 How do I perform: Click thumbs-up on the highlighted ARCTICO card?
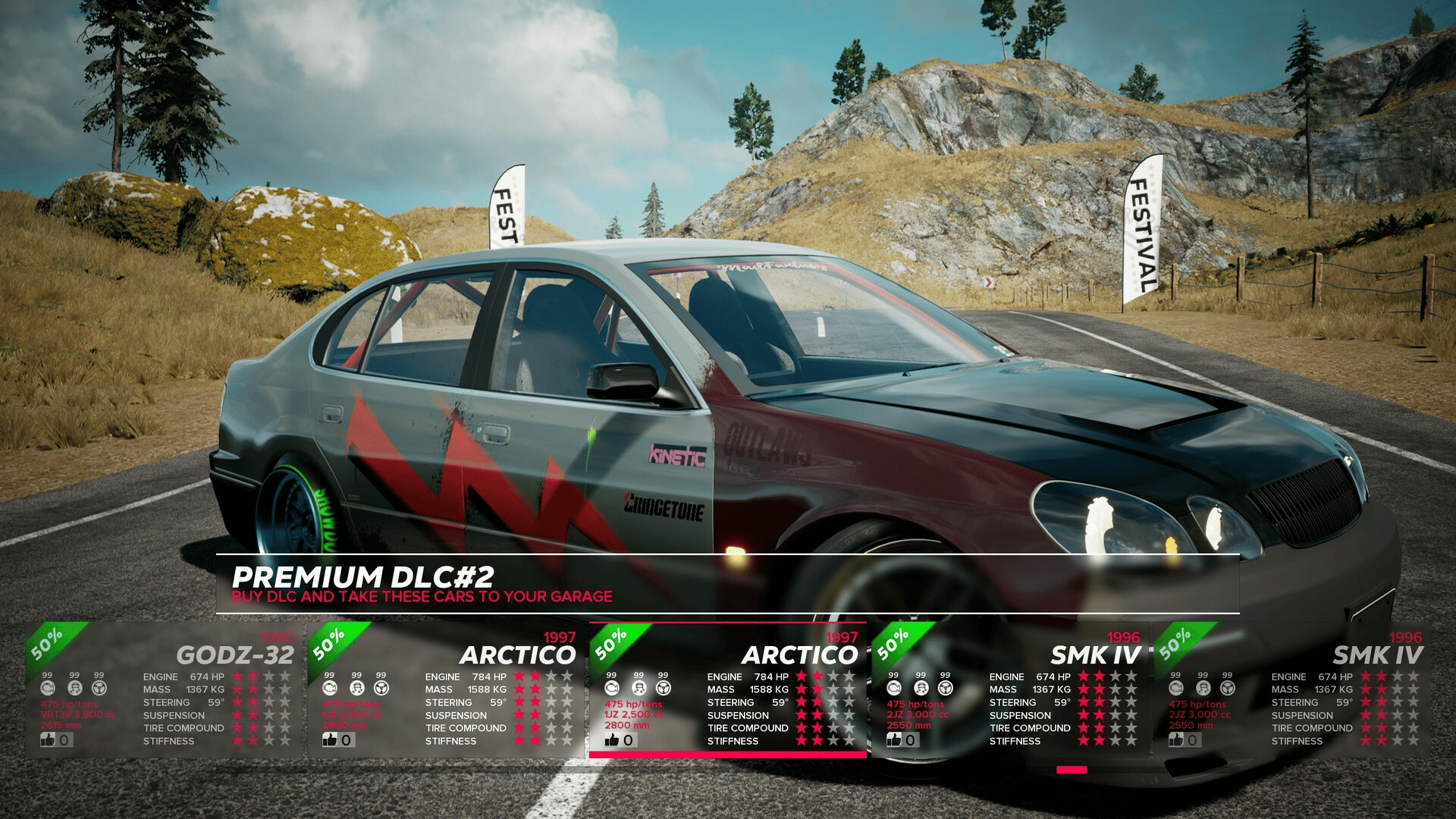pos(613,740)
